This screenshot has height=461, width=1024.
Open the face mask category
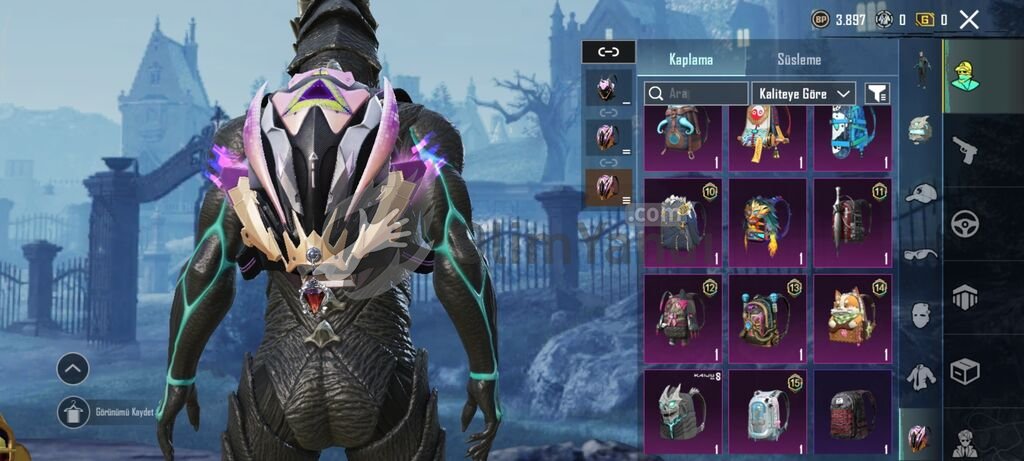[920, 316]
